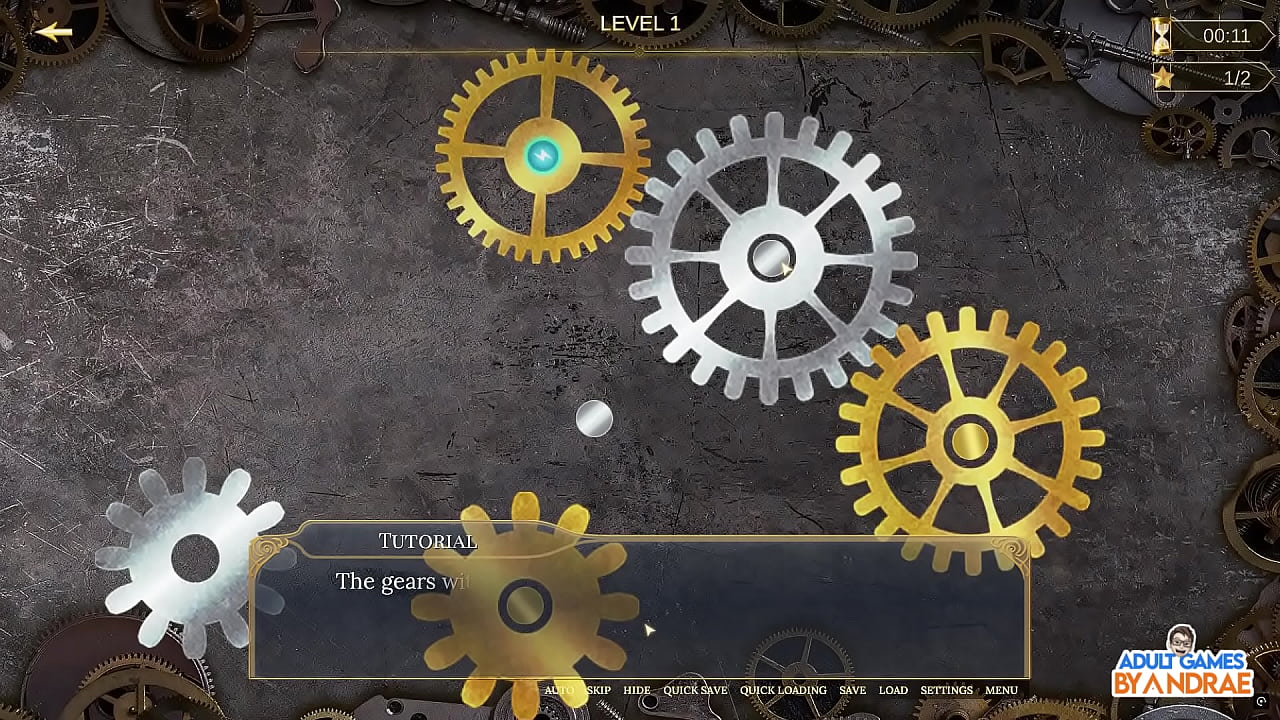1280x720 pixels.
Task: Perform a Quick Save
Action: 695,690
